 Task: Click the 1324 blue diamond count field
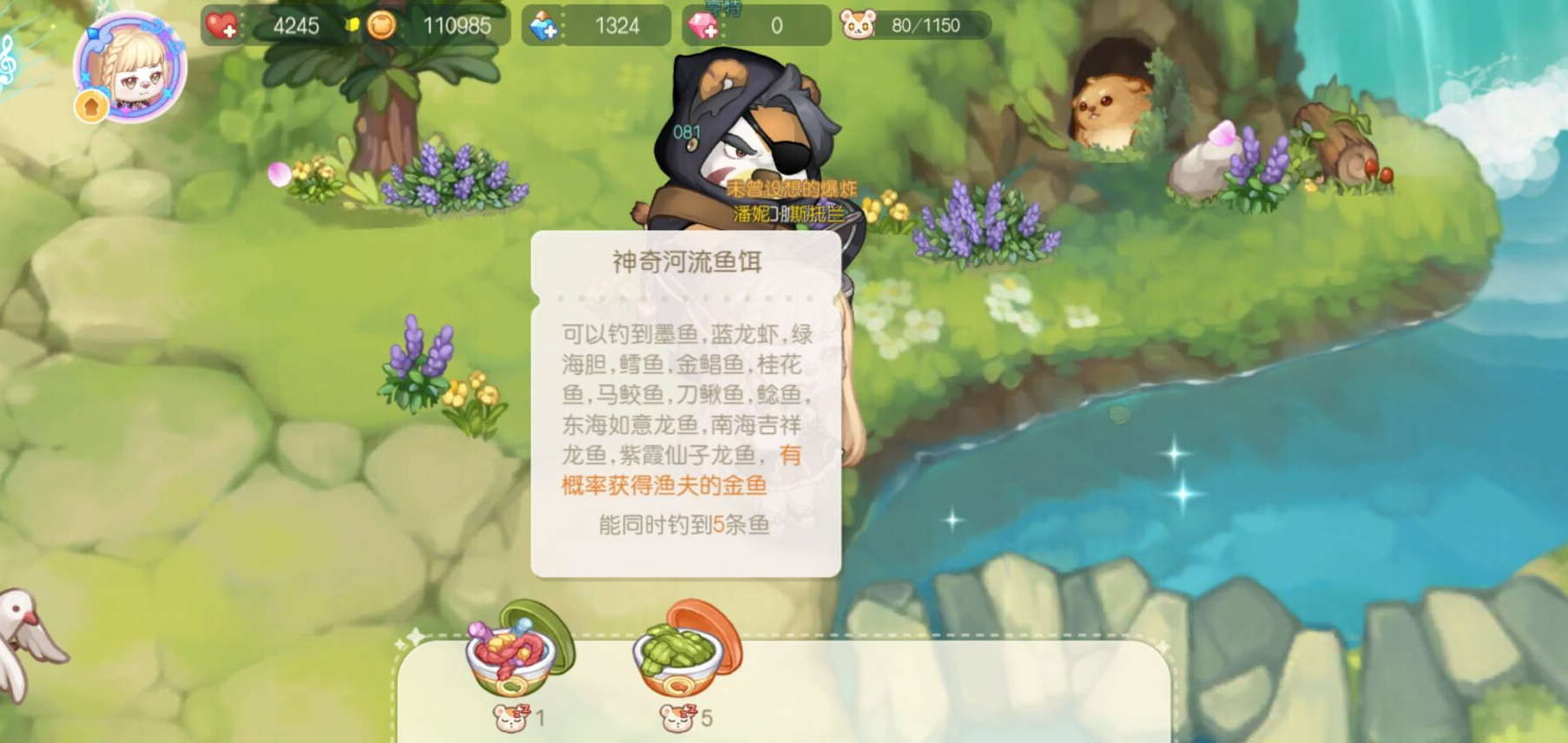(x=616, y=25)
